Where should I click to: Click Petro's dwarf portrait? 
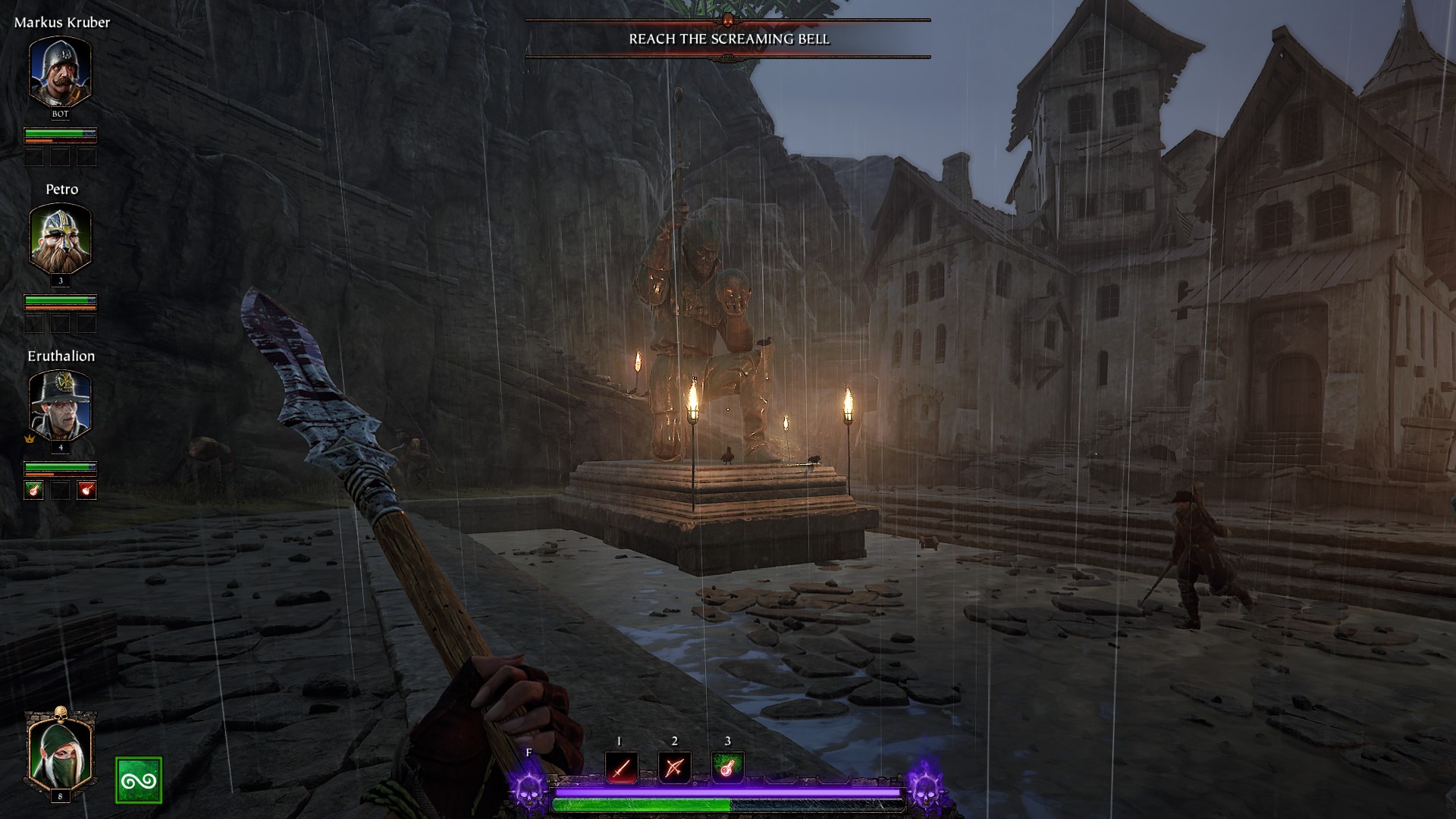click(60, 238)
